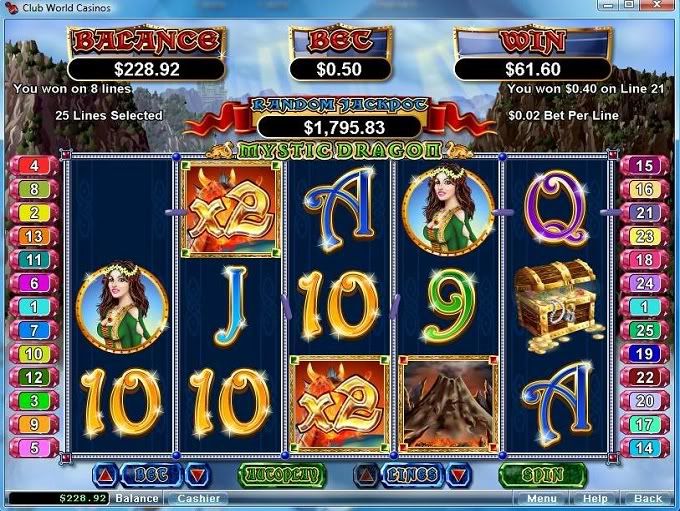Choose payline 21 marker

(645, 213)
